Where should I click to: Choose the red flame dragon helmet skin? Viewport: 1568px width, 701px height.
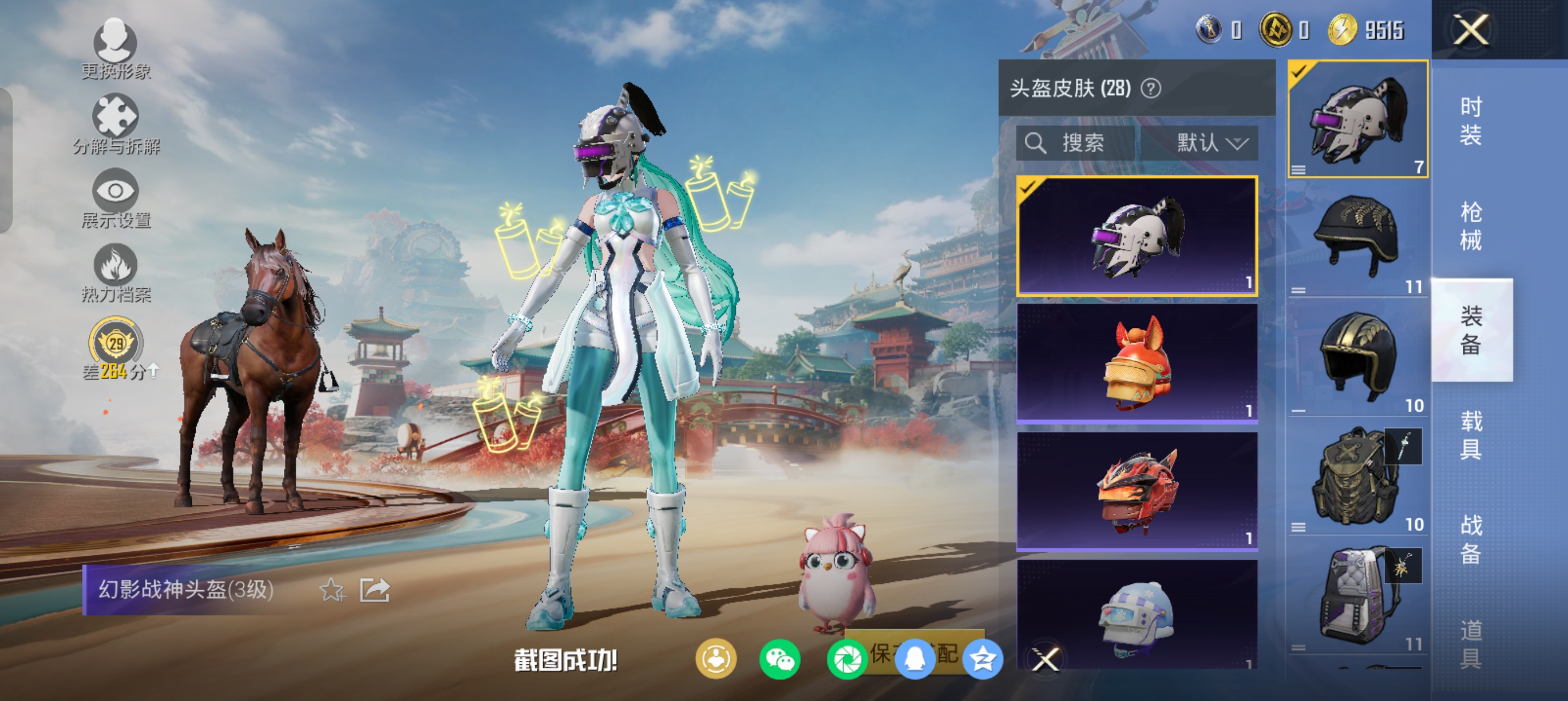click(1136, 491)
